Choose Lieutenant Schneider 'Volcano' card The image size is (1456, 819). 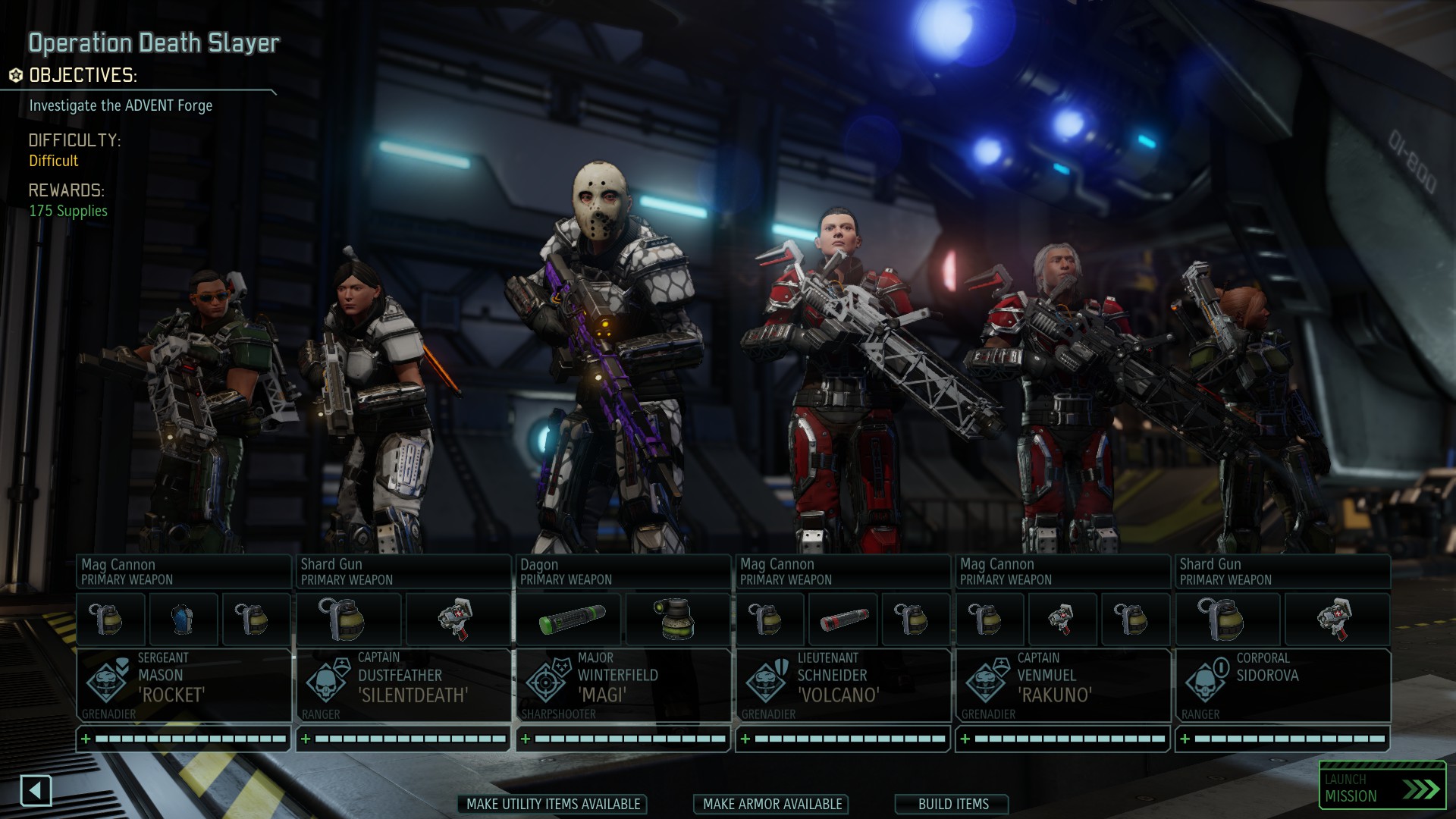click(x=843, y=685)
